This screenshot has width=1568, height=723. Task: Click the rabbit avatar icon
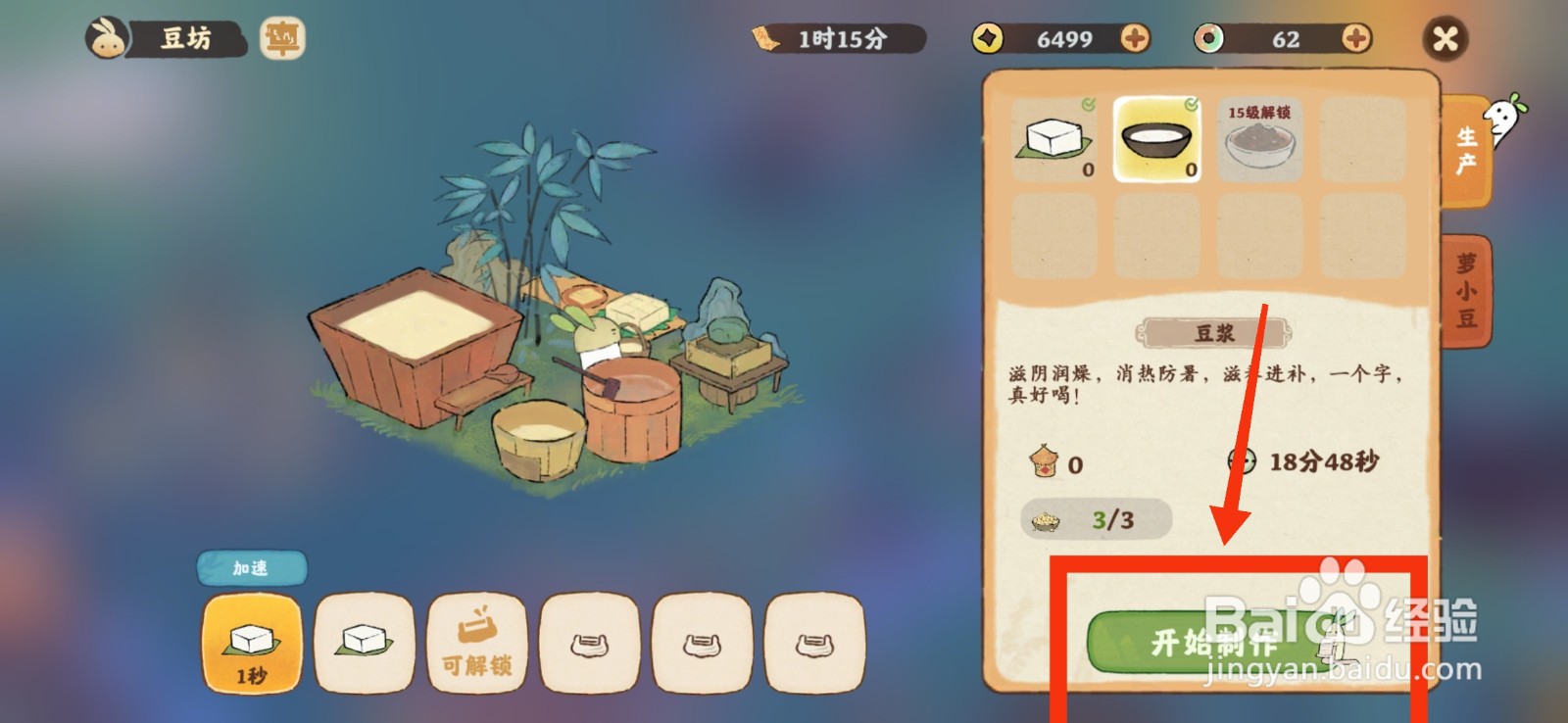click(111, 39)
